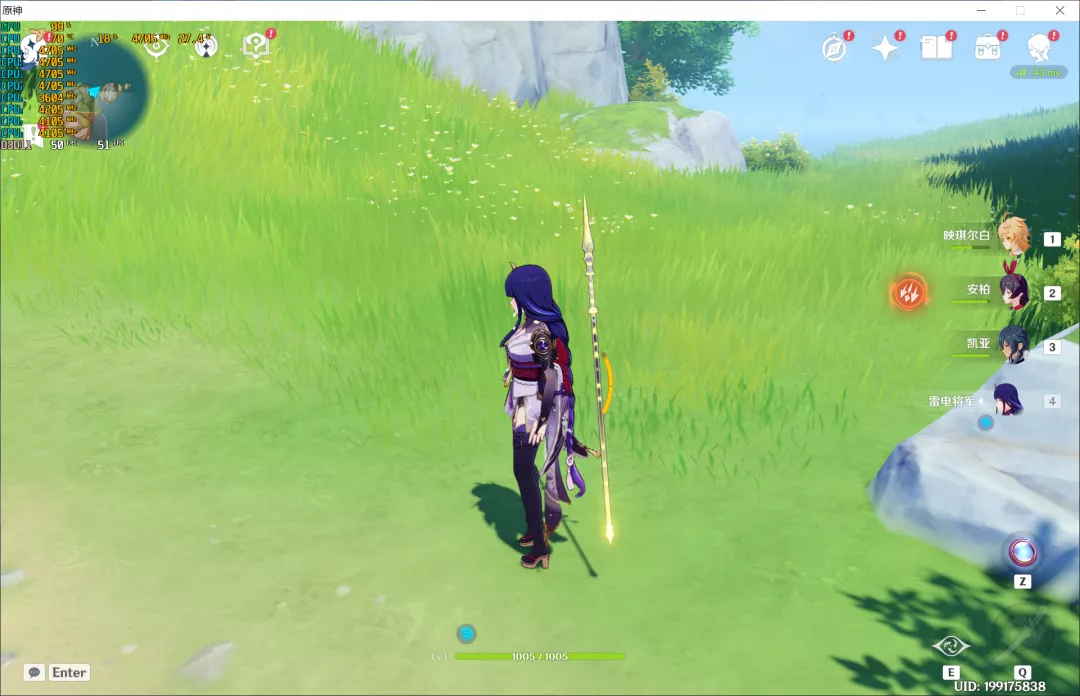The image size is (1080, 696).
Task: Open the Adventurer Handbook book icon
Action: click(x=937, y=47)
